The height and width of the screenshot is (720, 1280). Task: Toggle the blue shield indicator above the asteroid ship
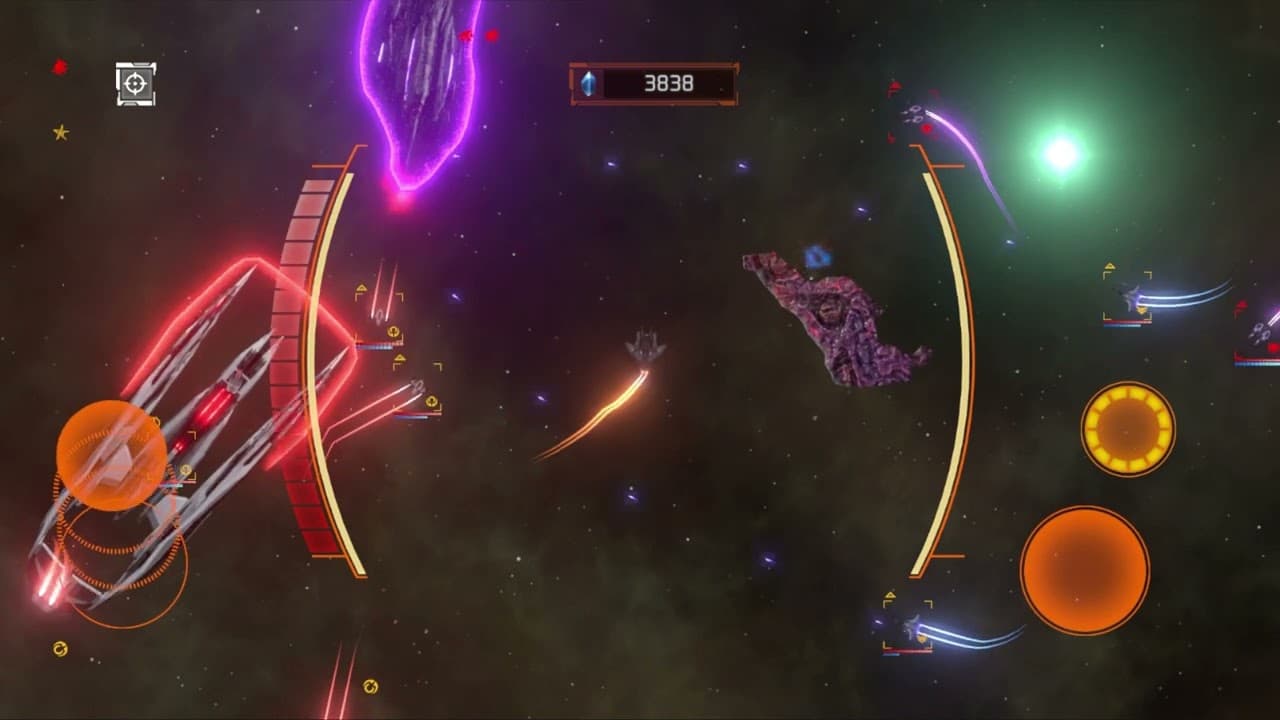click(x=818, y=258)
